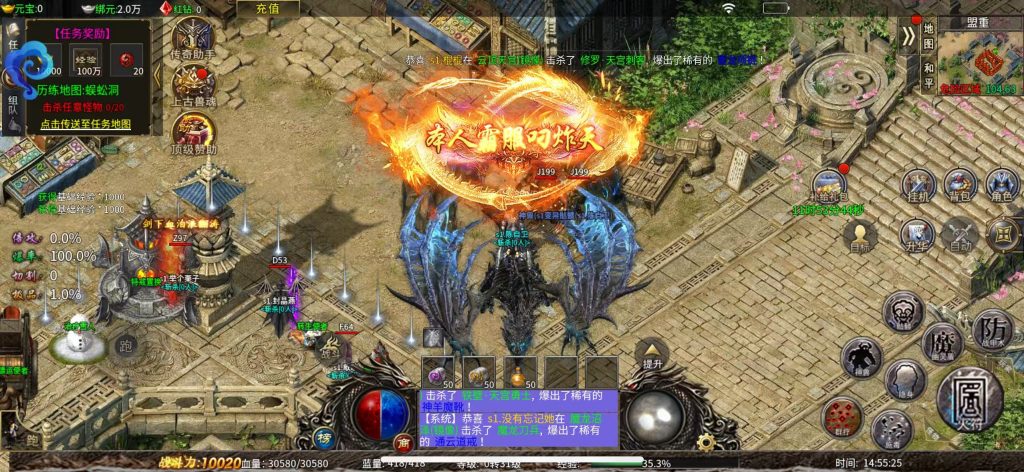
Task: Open the 上古兽魂 beast soul icon
Action: coord(193,86)
